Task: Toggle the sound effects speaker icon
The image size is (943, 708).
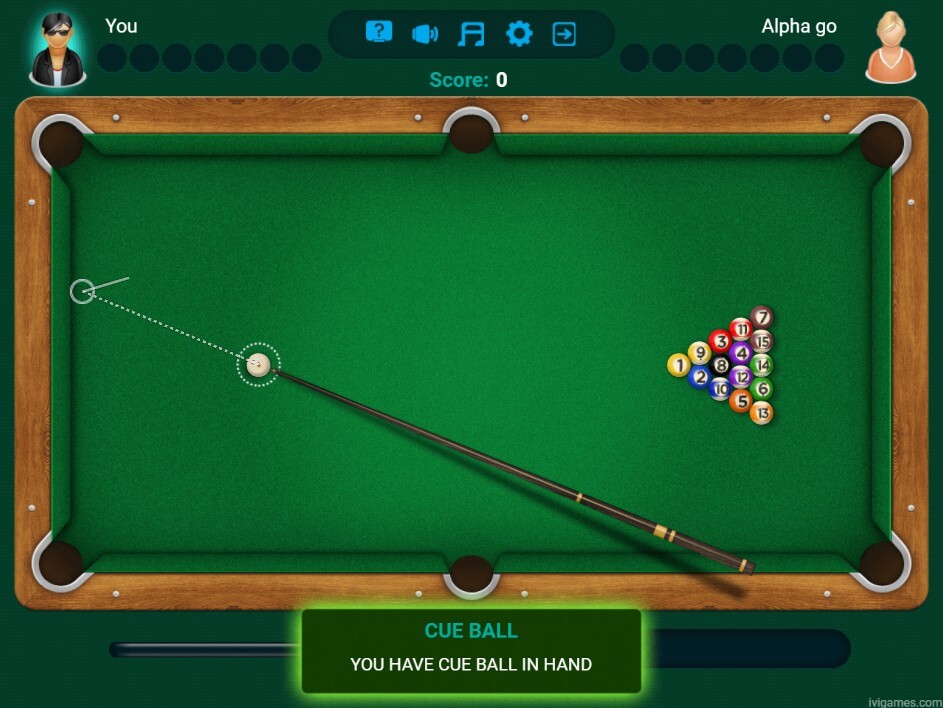Action: click(x=425, y=34)
